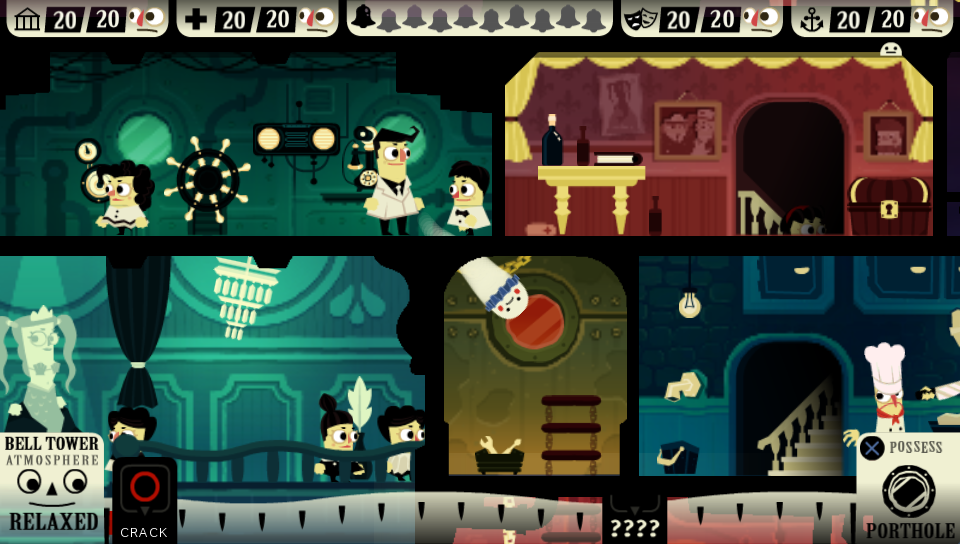Select the theatre masks icon
The width and height of the screenshot is (960, 544).
pyautogui.click(x=641, y=19)
